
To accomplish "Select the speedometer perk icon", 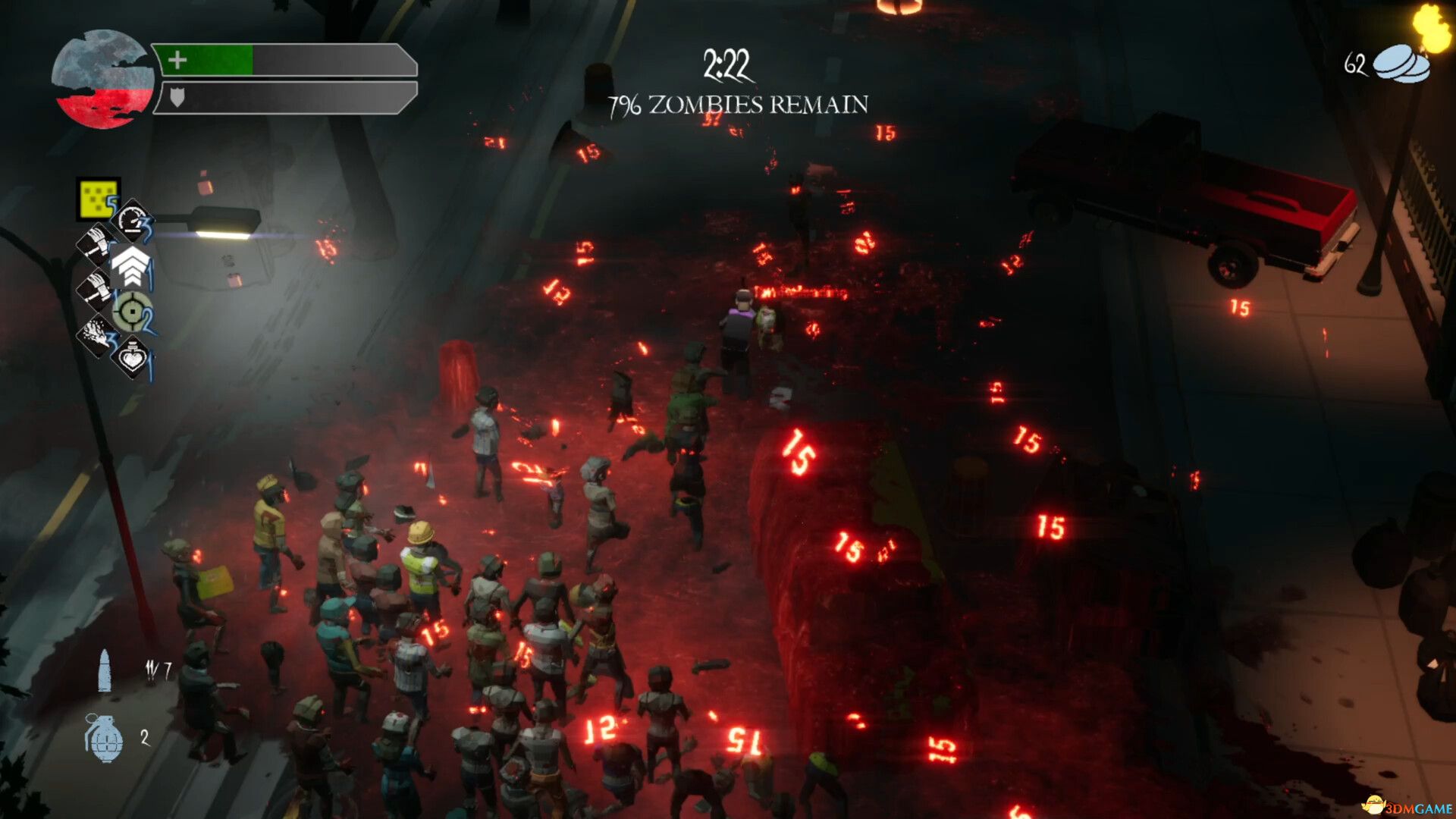I will [133, 221].
